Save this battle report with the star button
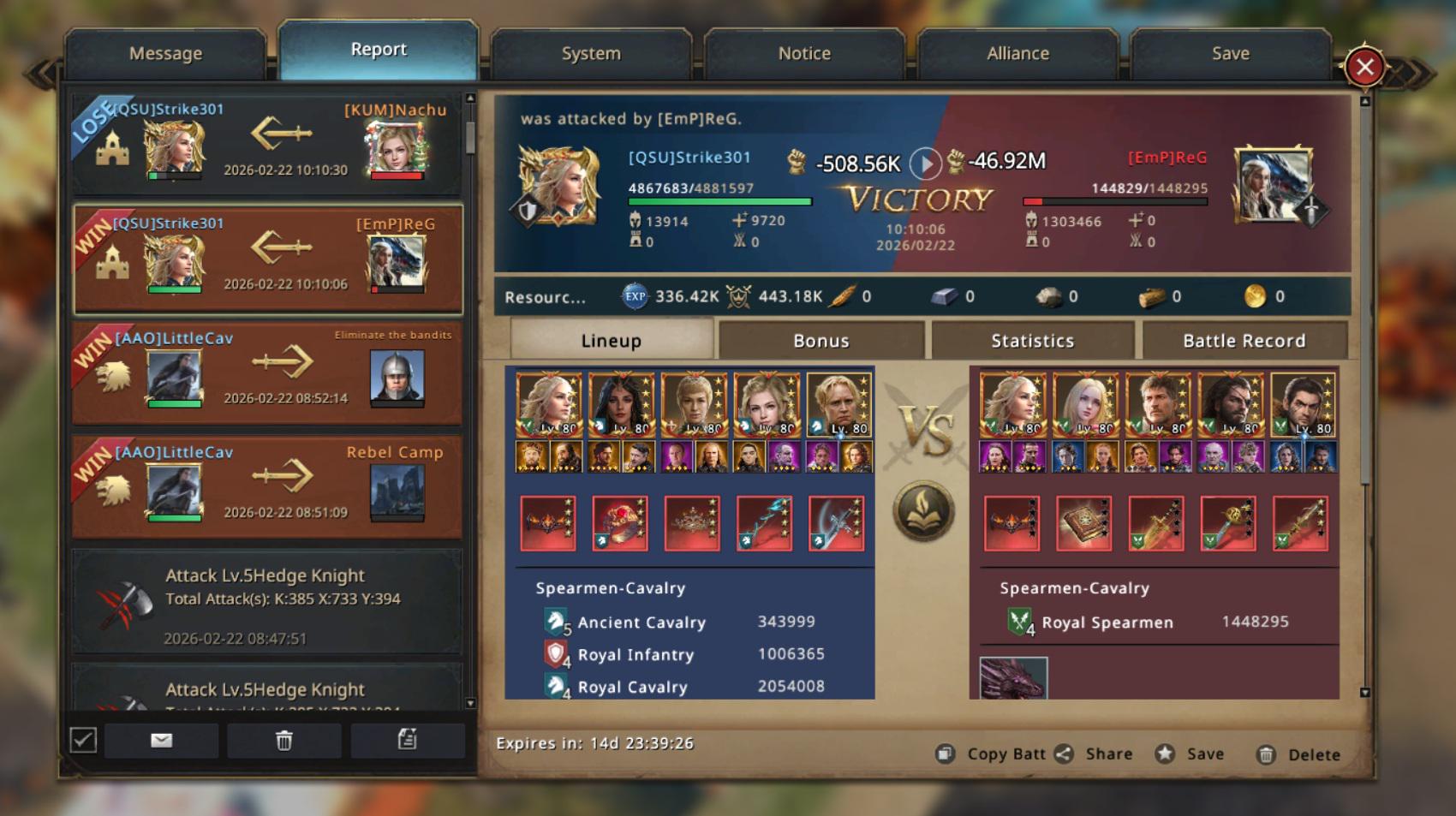This screenshot has height=816, width=1456. (1190, 754)
